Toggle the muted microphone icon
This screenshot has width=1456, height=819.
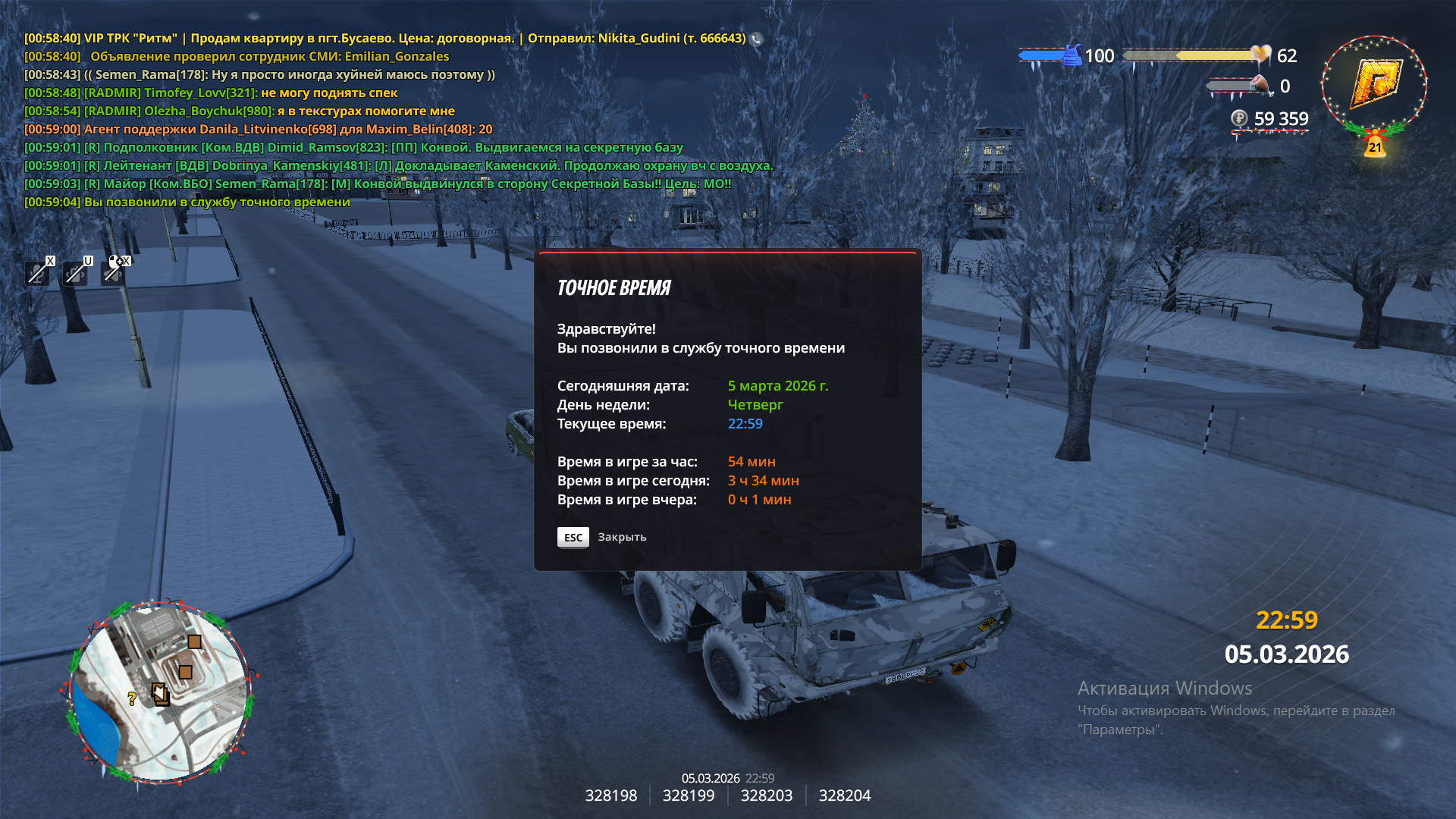tap(37, 272)
